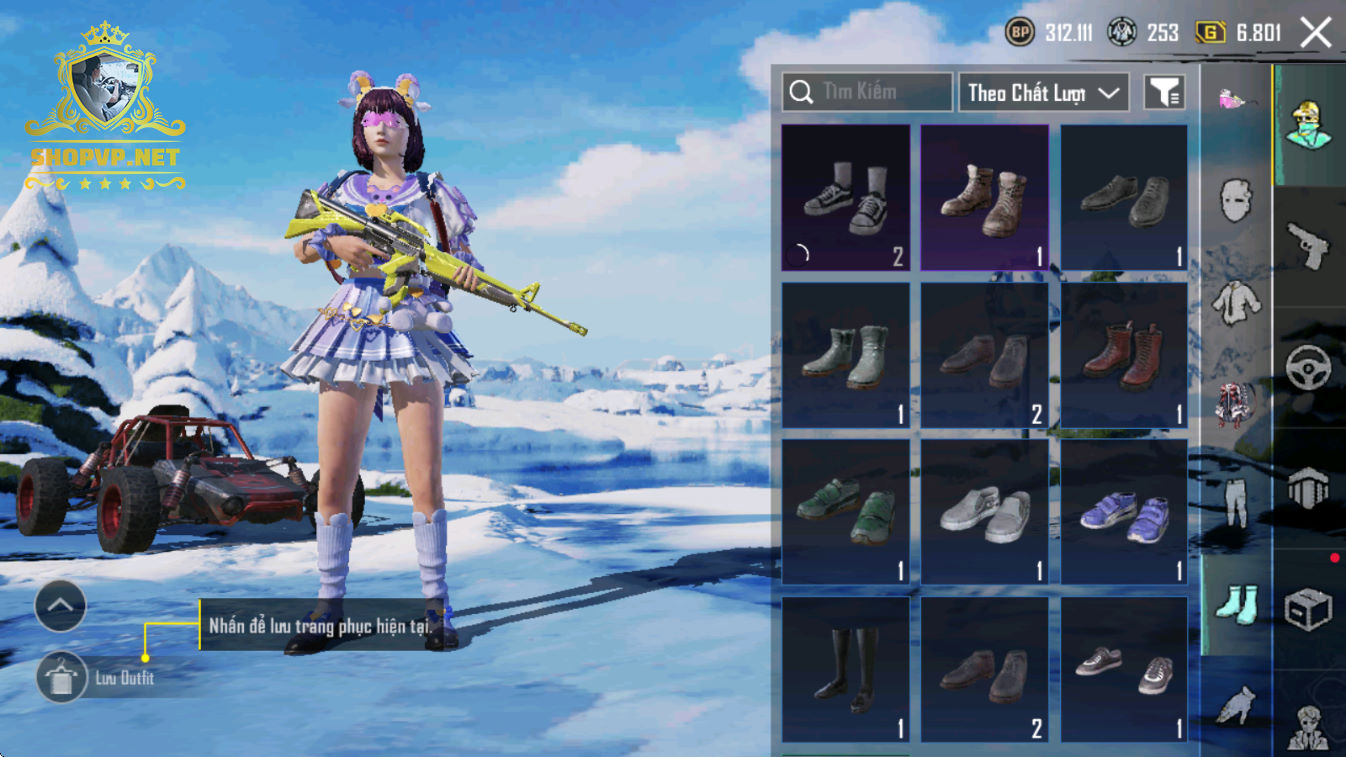Viewport: 1346px width, 757px height.
Task: Equip the red-brown lace-up boots
Action: click(1124, 355)
